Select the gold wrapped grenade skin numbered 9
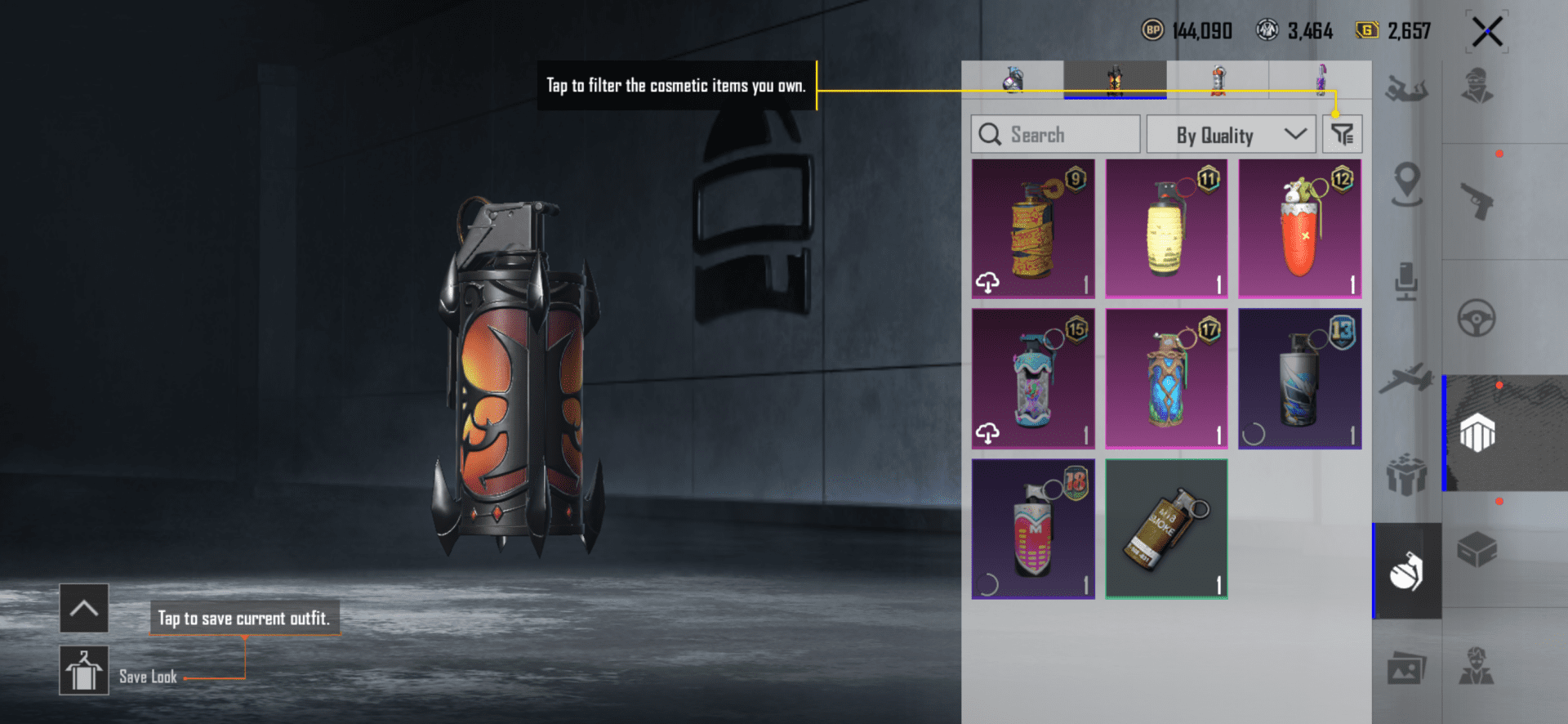1568x724 pixels. [1033, 229]
